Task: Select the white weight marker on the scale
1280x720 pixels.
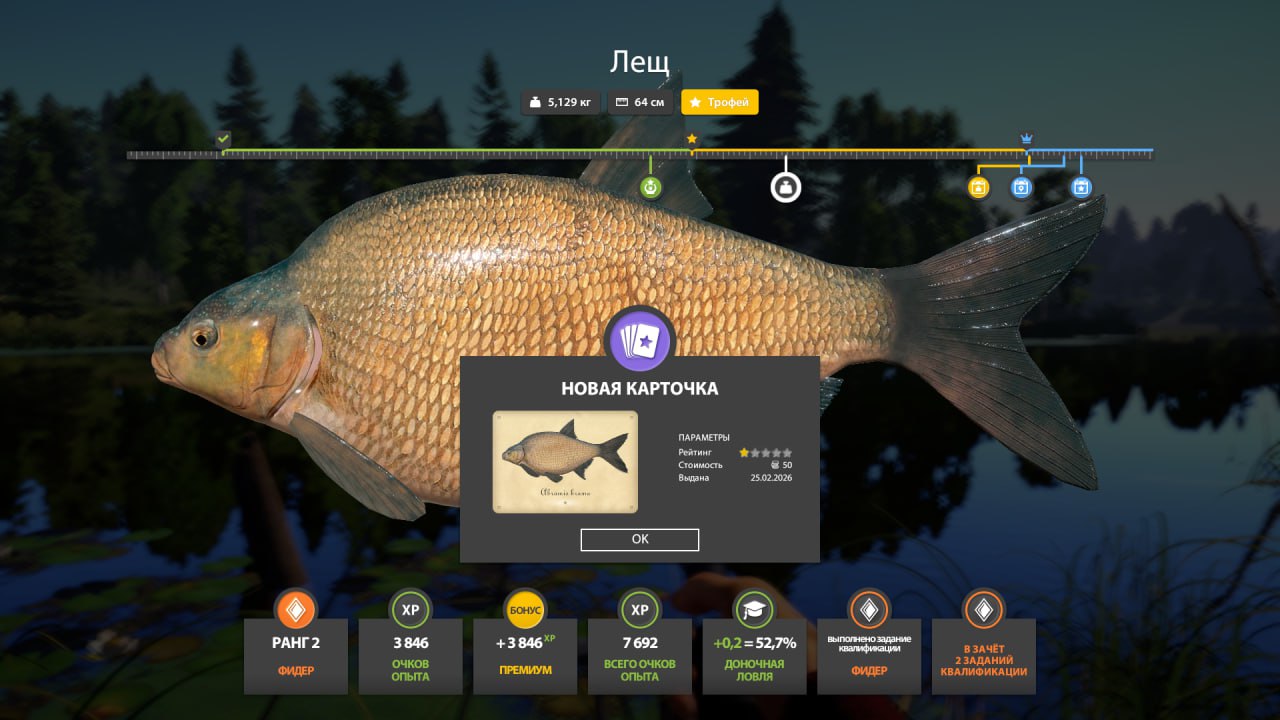Action: 786,187
